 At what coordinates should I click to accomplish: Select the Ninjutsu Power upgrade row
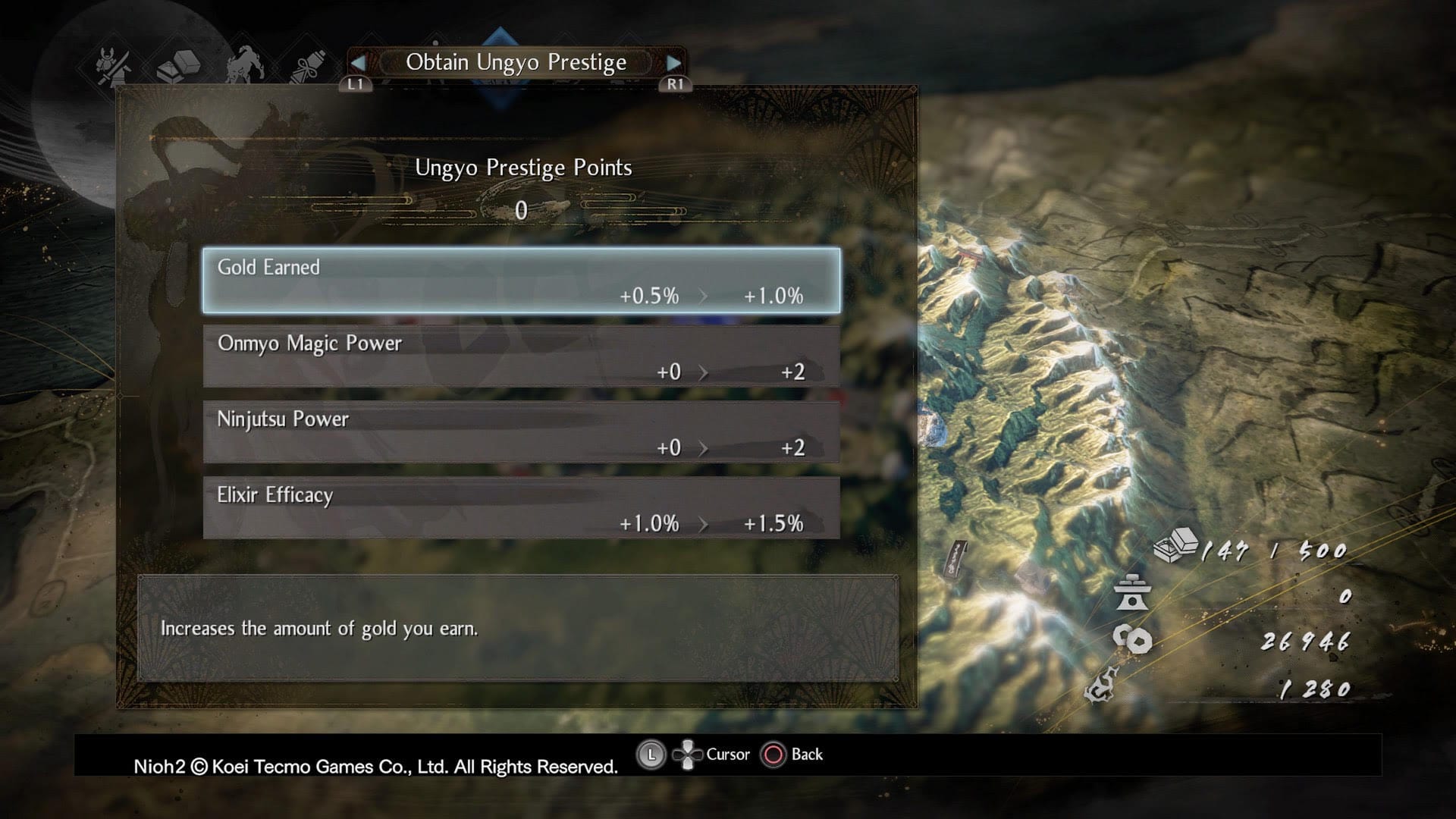tap(522, 432)
